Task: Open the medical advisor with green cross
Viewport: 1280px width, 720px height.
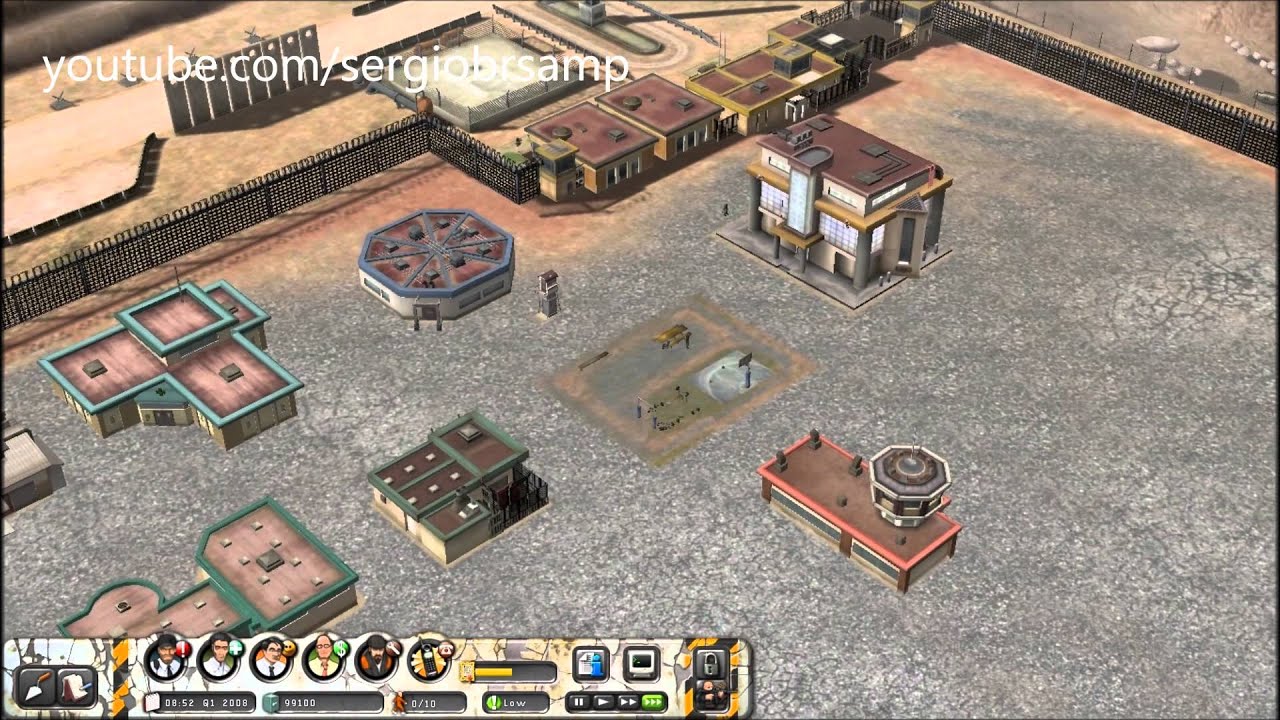Action: (x=217, y=656)
